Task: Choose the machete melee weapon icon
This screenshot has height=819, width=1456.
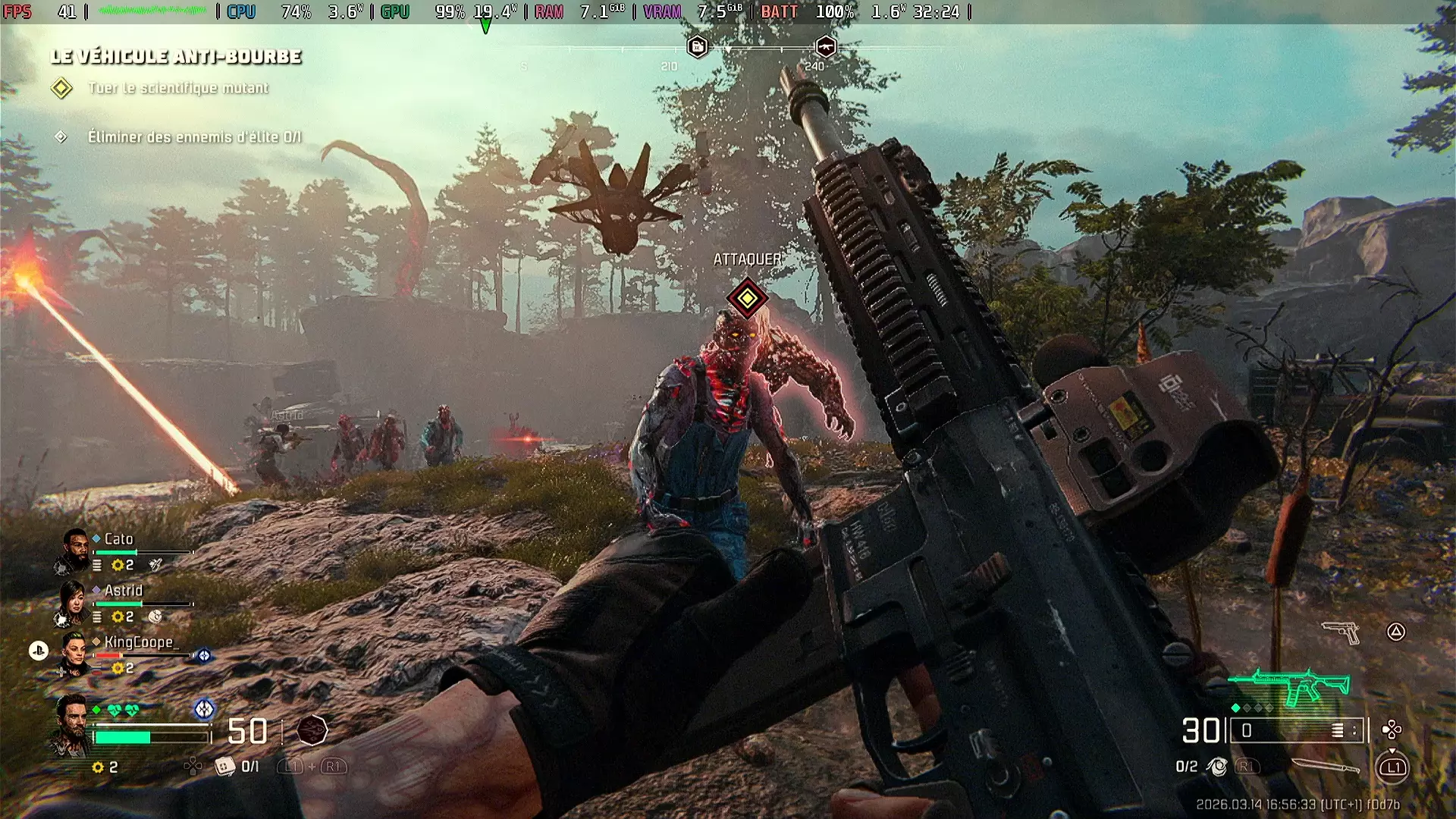Action: 1326,767
